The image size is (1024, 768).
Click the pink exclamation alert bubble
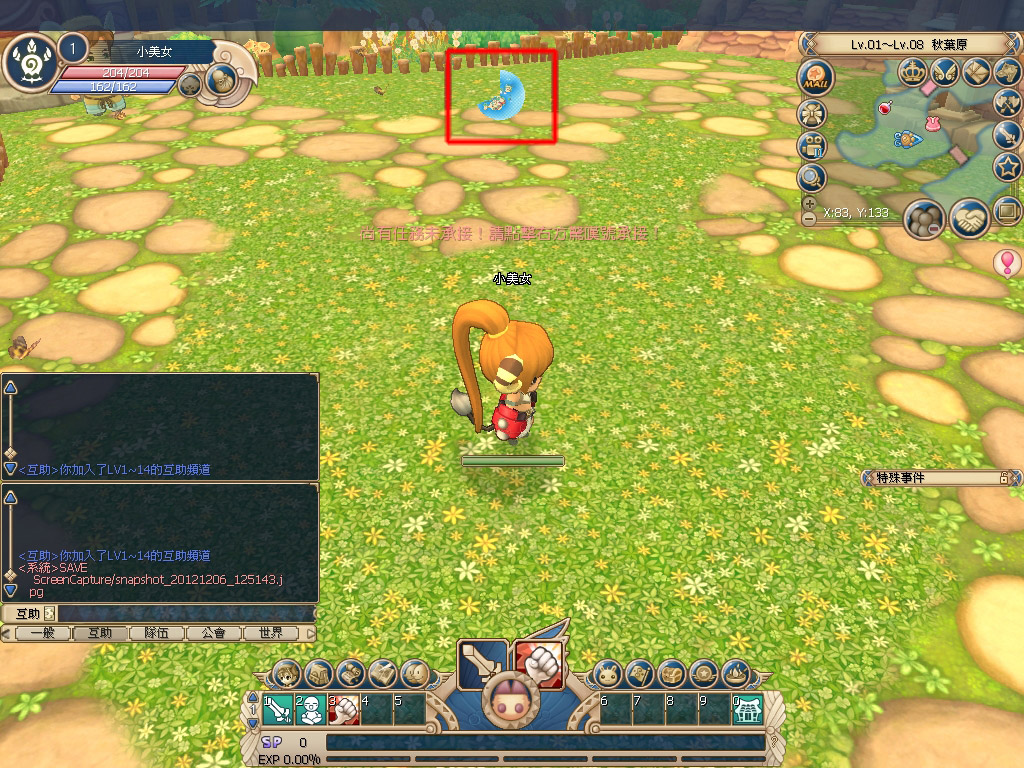(x=1006, y=263)
